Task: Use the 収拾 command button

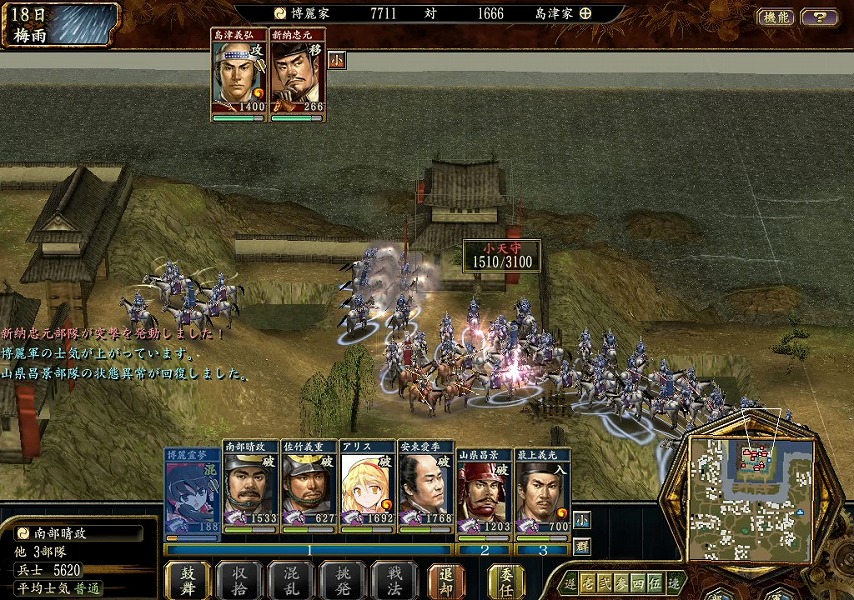Action: [x=240, y=580]
